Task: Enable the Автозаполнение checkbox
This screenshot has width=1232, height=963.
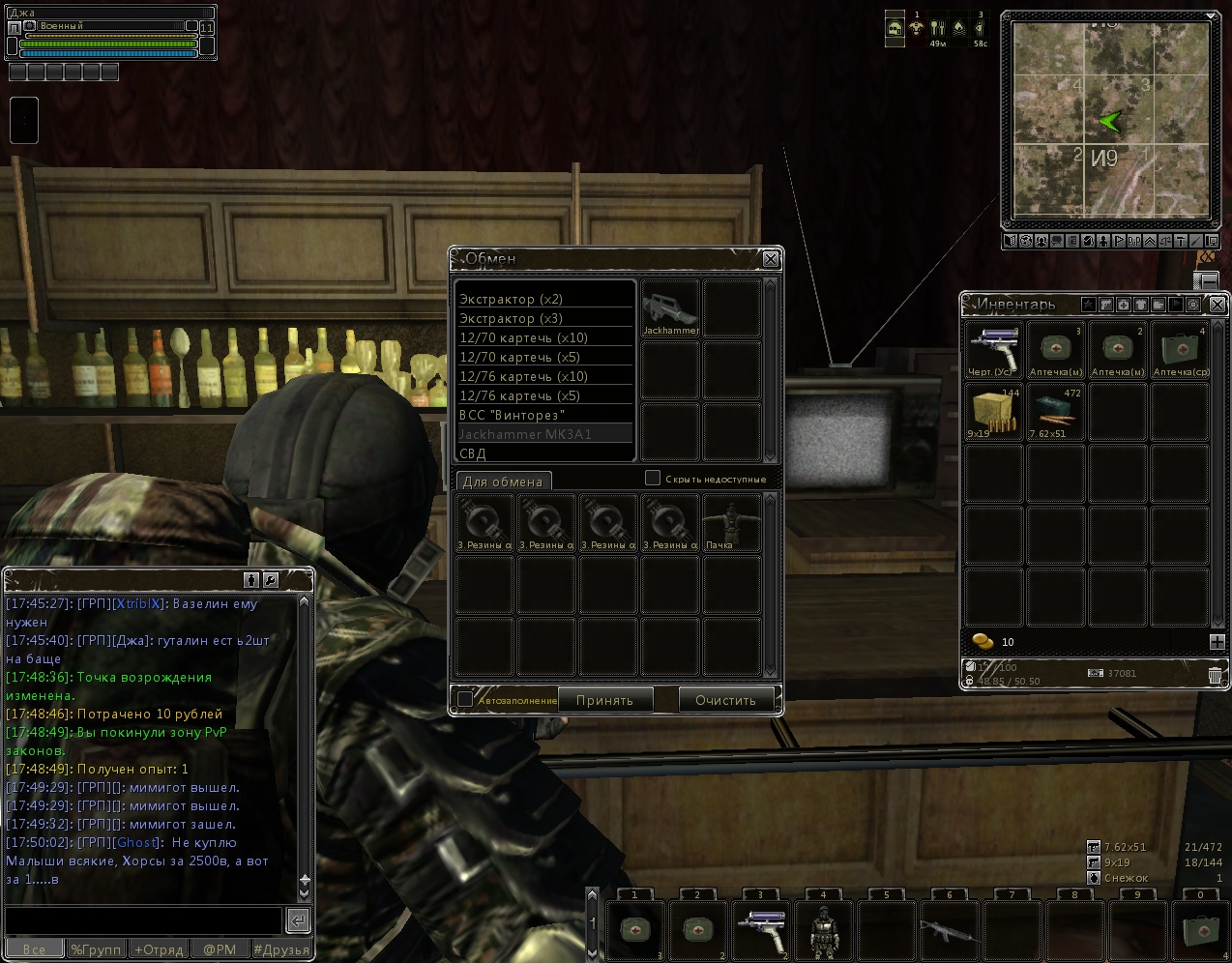Action: pyautogui.click(x=465, y=699)
